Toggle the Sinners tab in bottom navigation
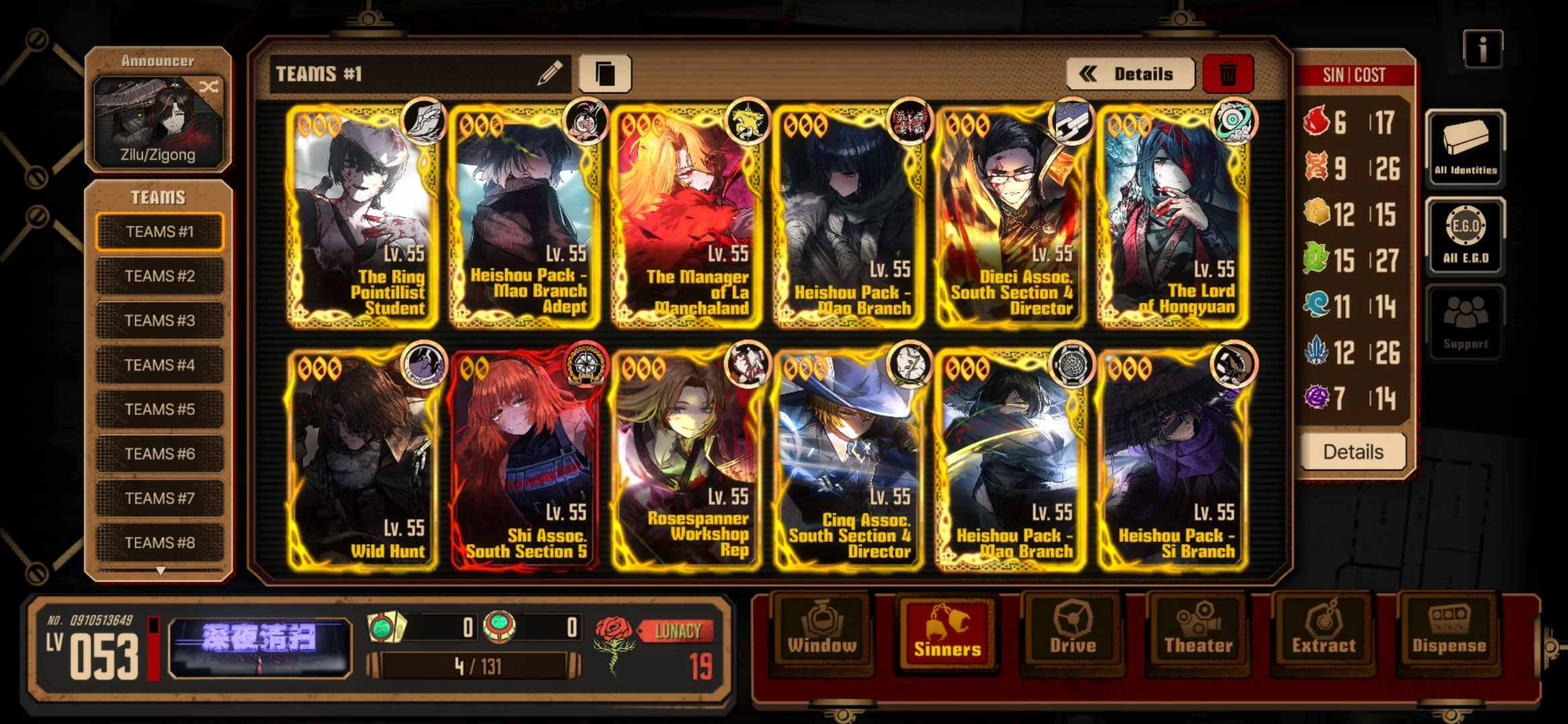The width and height of the screenshot is (1568, 724). [x=947, y=630]
